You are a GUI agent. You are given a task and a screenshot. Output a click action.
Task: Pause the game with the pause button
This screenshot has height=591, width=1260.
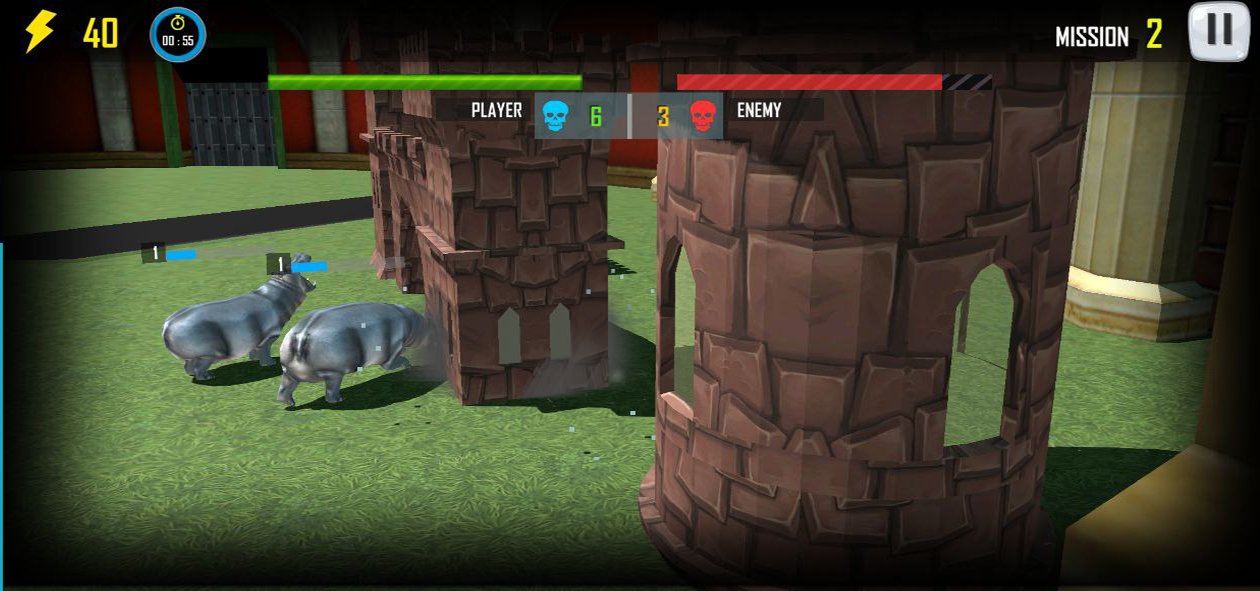click(1218, 31)
